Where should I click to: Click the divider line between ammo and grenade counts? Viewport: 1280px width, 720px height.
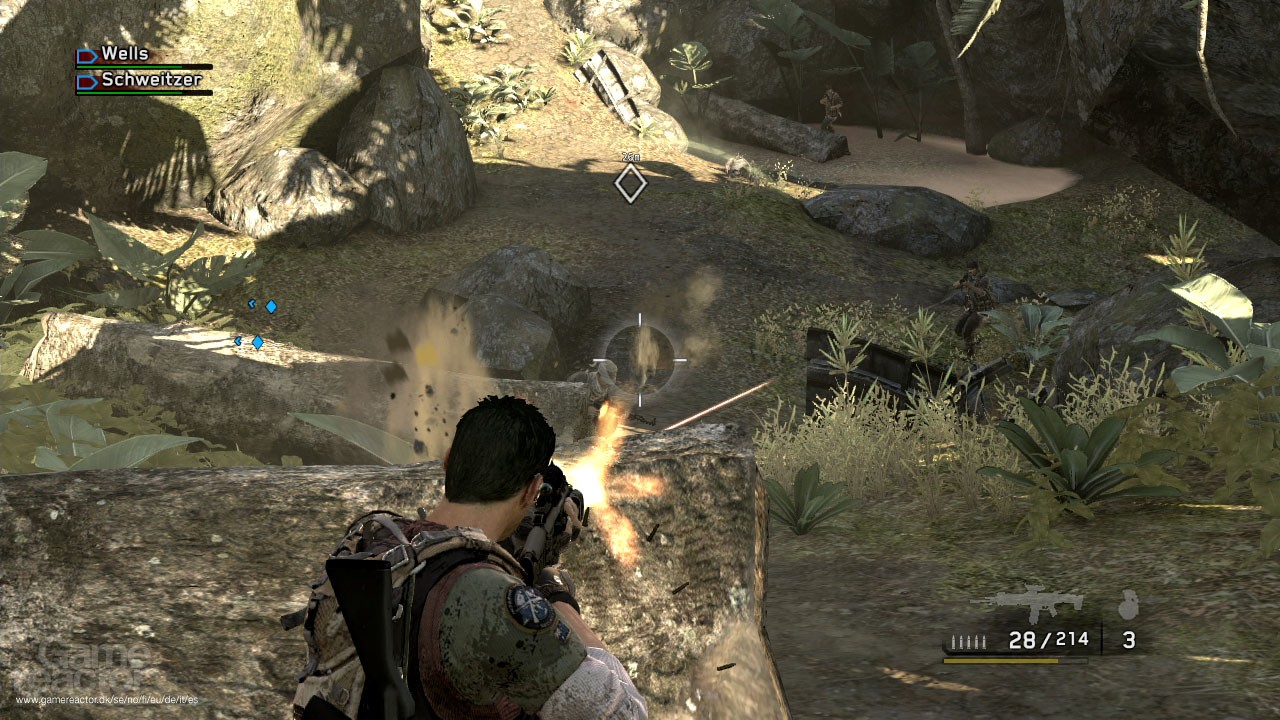coord(1101,639)
